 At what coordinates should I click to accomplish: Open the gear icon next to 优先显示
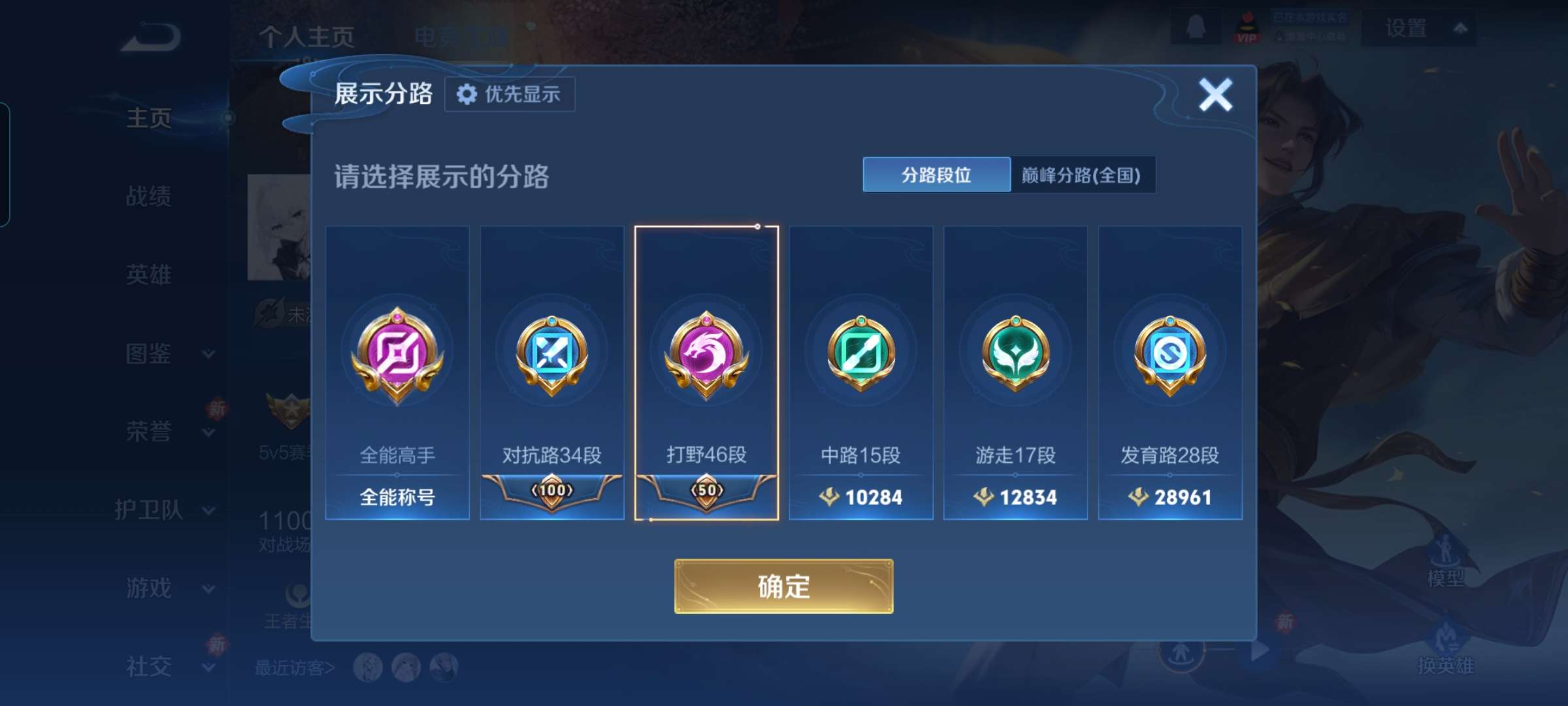[x=466, y=94]
